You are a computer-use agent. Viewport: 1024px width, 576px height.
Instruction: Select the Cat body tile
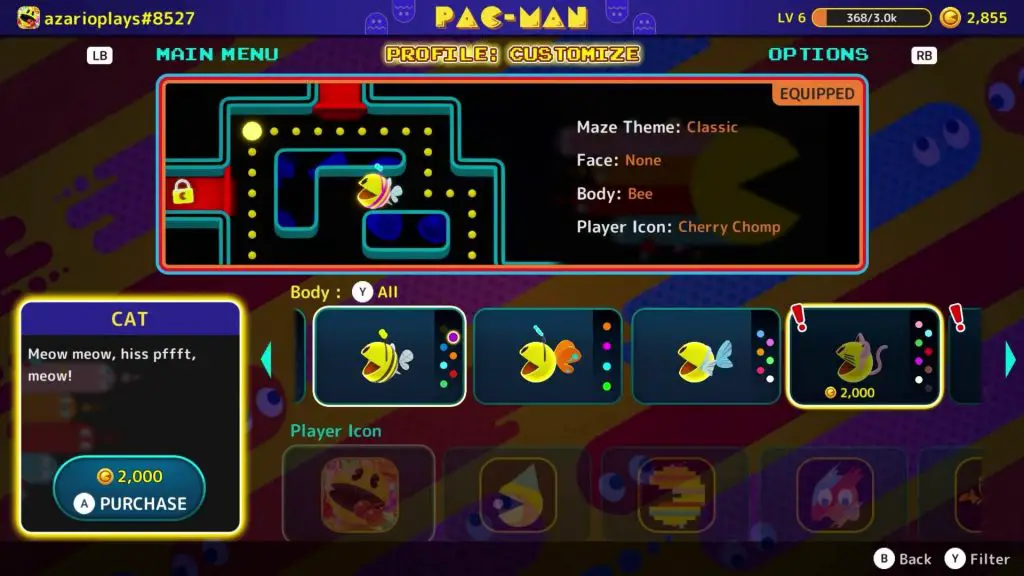click(864, 356)
